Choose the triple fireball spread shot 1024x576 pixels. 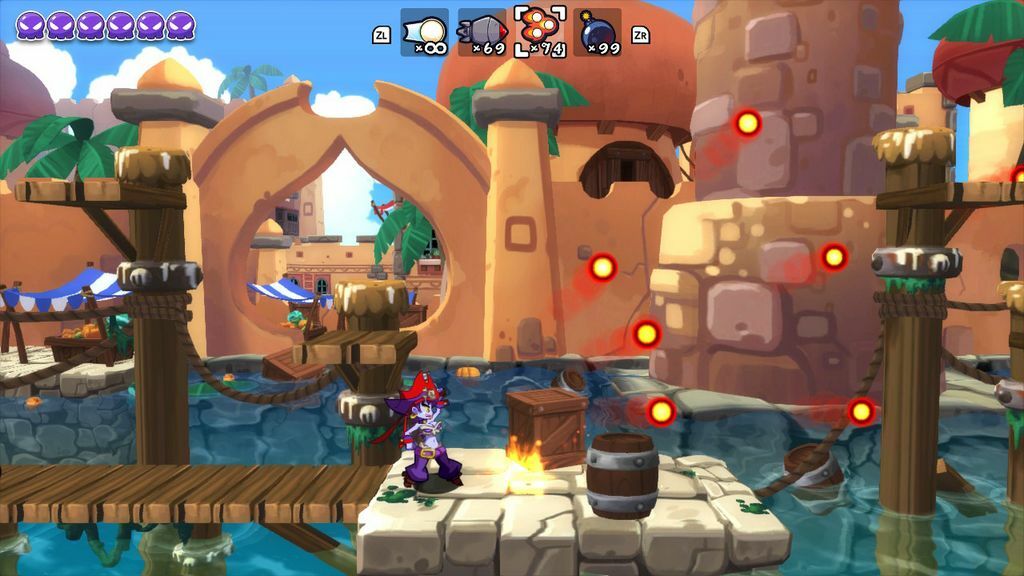pyautogui.click(x=540, y=31)
